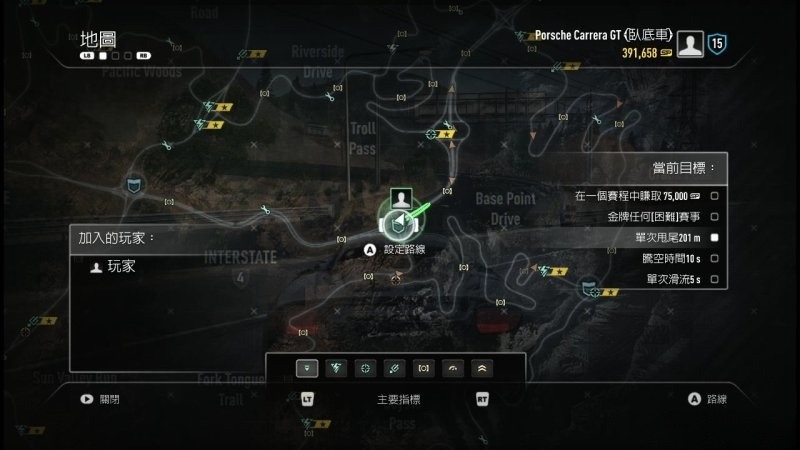
Task: Open the player profile avatar icon
Action: (687, 43)
